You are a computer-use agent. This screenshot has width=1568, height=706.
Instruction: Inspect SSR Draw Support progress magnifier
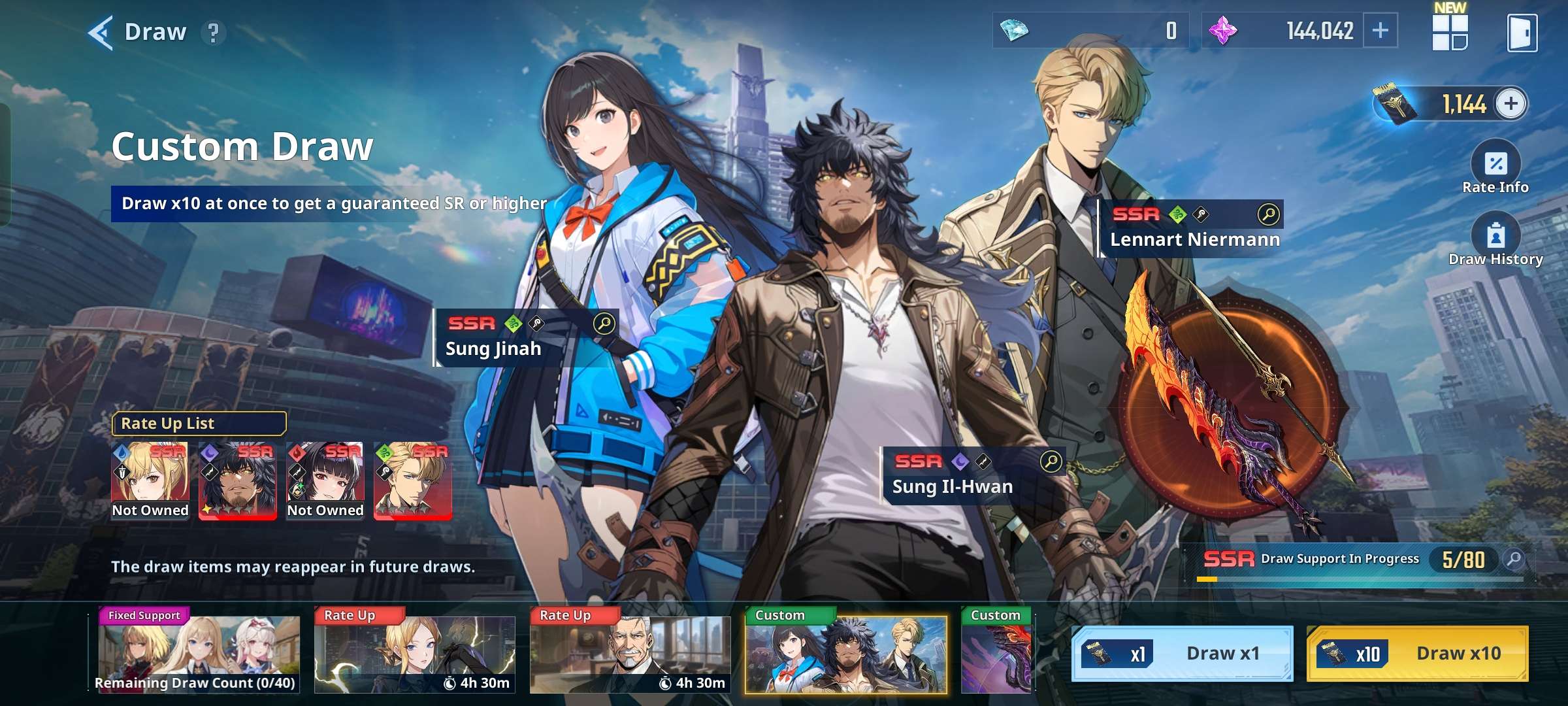[x=1513, y=559]
